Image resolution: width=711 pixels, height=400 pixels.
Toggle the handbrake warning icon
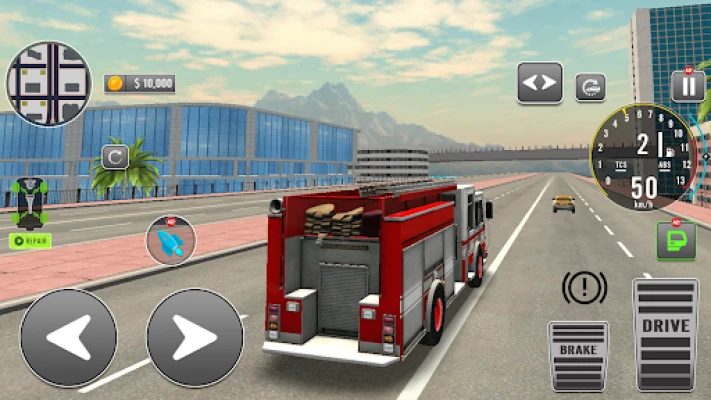click(x=584, y=289)
